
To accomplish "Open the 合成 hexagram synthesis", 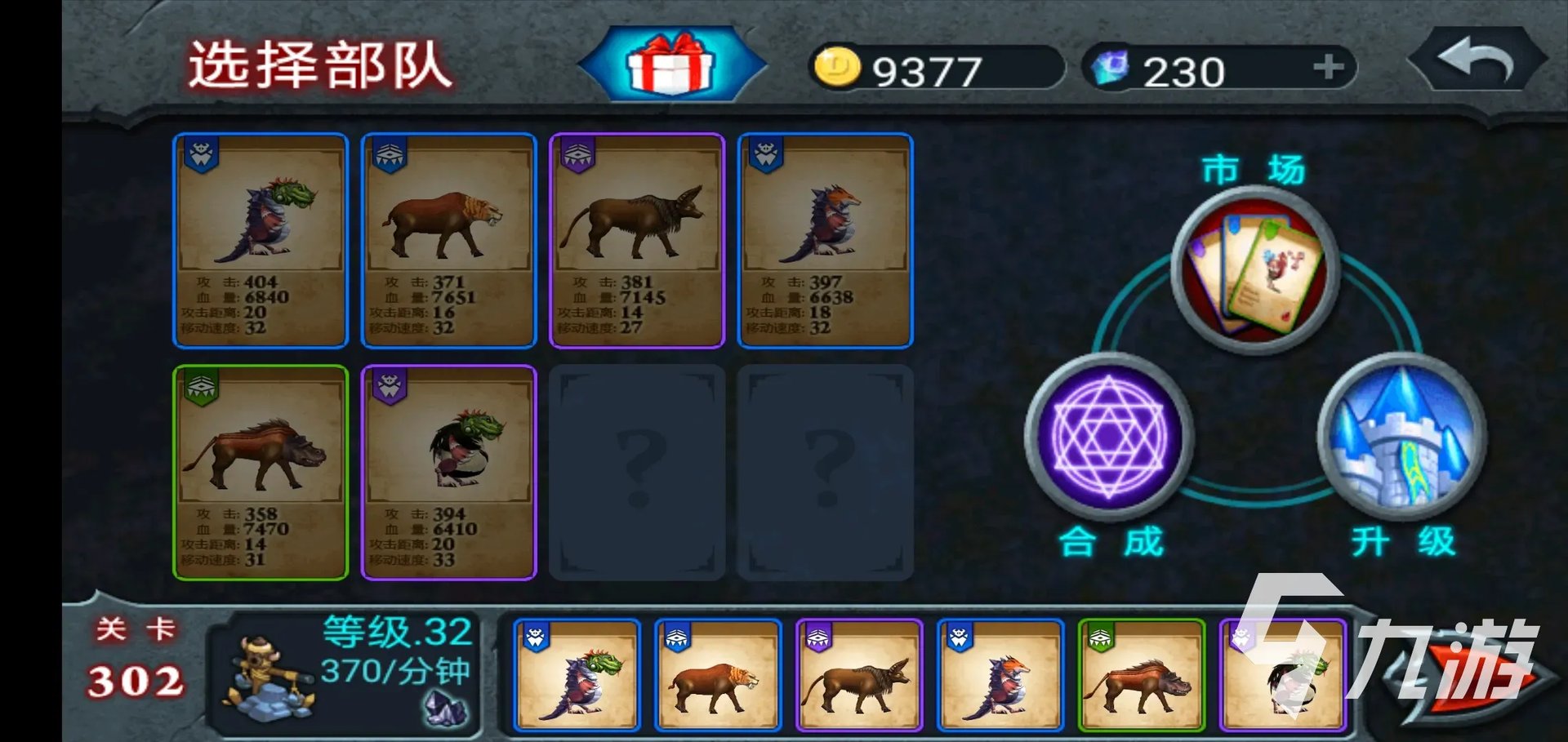I will coord(1108,437).
